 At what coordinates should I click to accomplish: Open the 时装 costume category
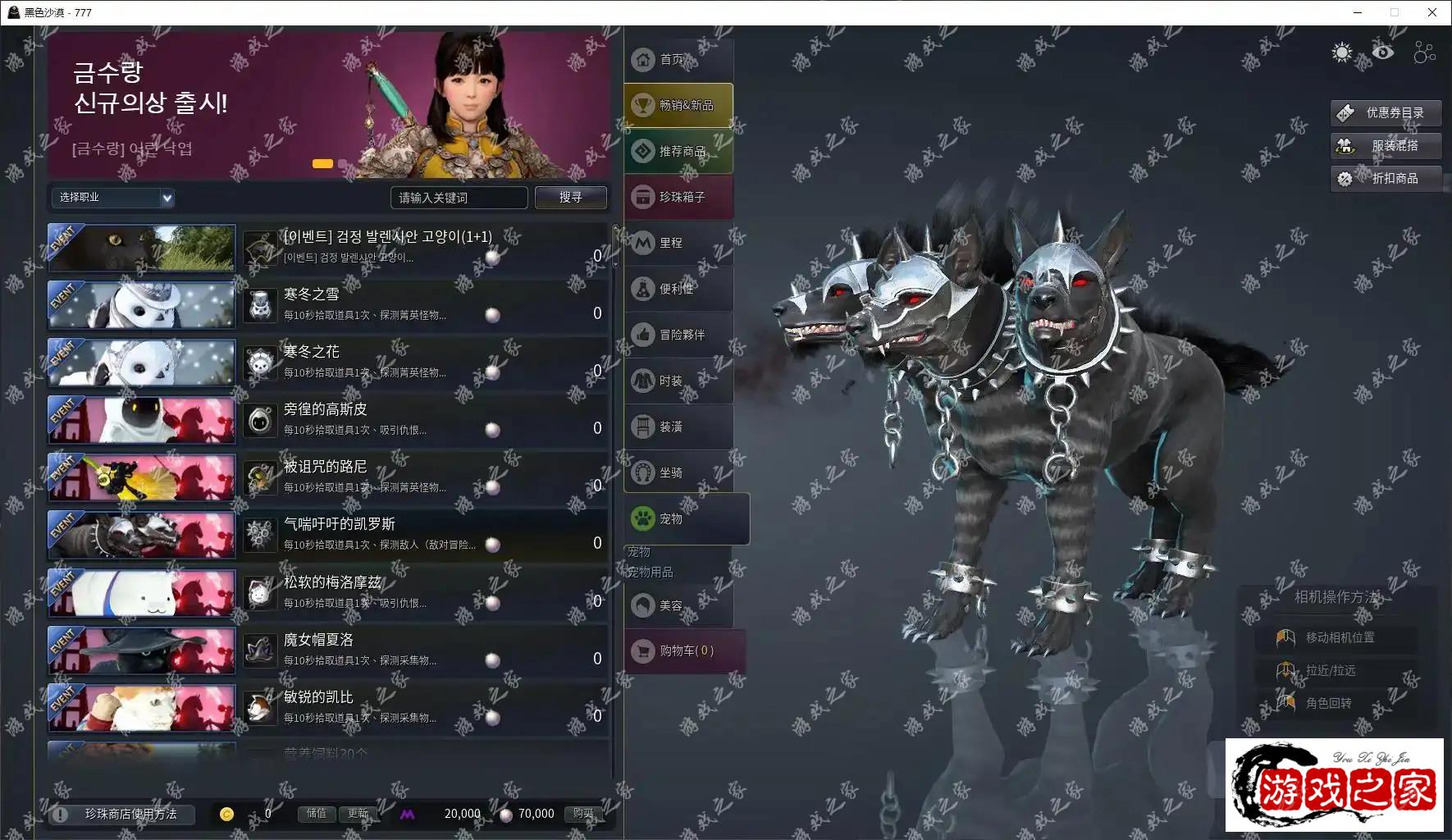pos(678,381)
